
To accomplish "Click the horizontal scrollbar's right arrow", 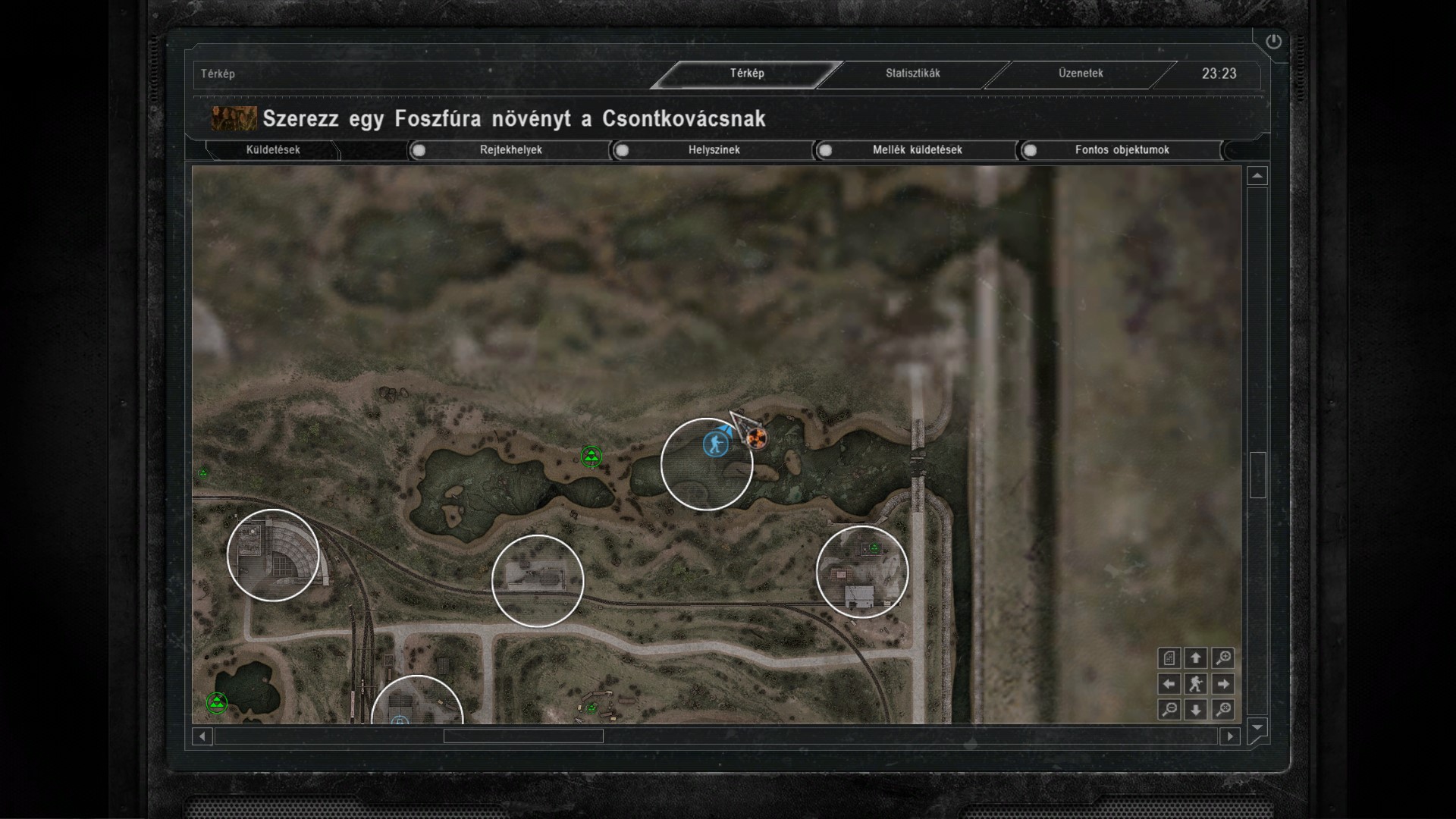I will [1230, 736].
